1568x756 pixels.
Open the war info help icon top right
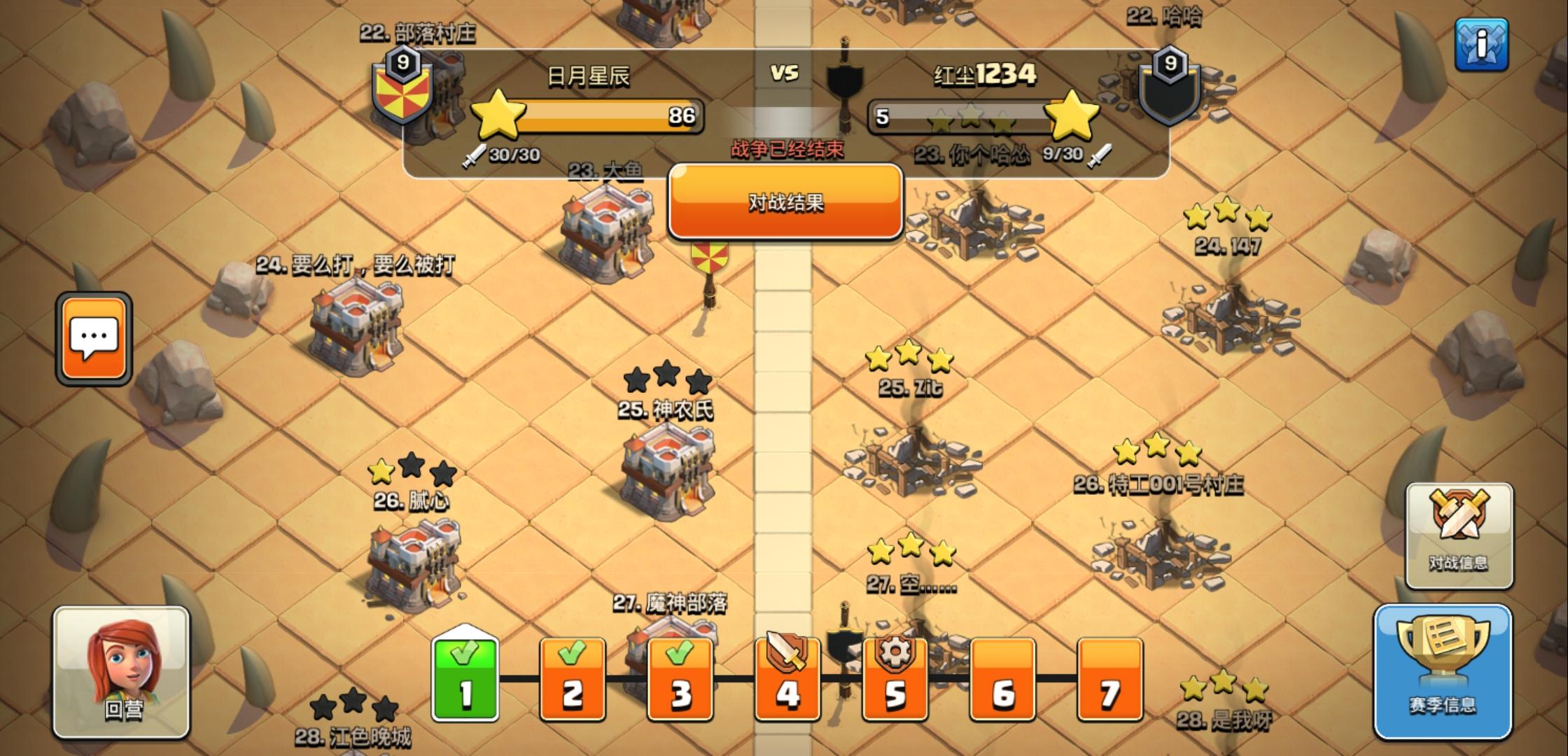pos(1482,43)
